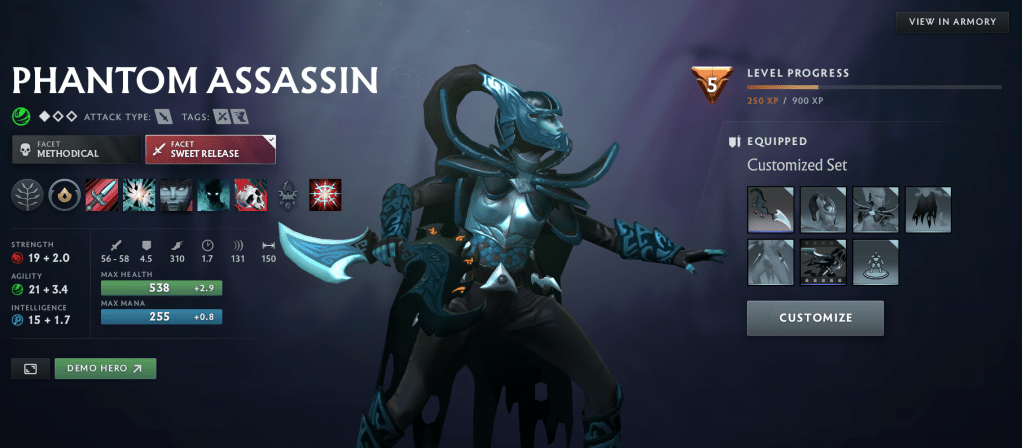Select the Stifling Dagger ability icon
The width and height of the screenshot is (1022, 448).
tap(102, 195)
